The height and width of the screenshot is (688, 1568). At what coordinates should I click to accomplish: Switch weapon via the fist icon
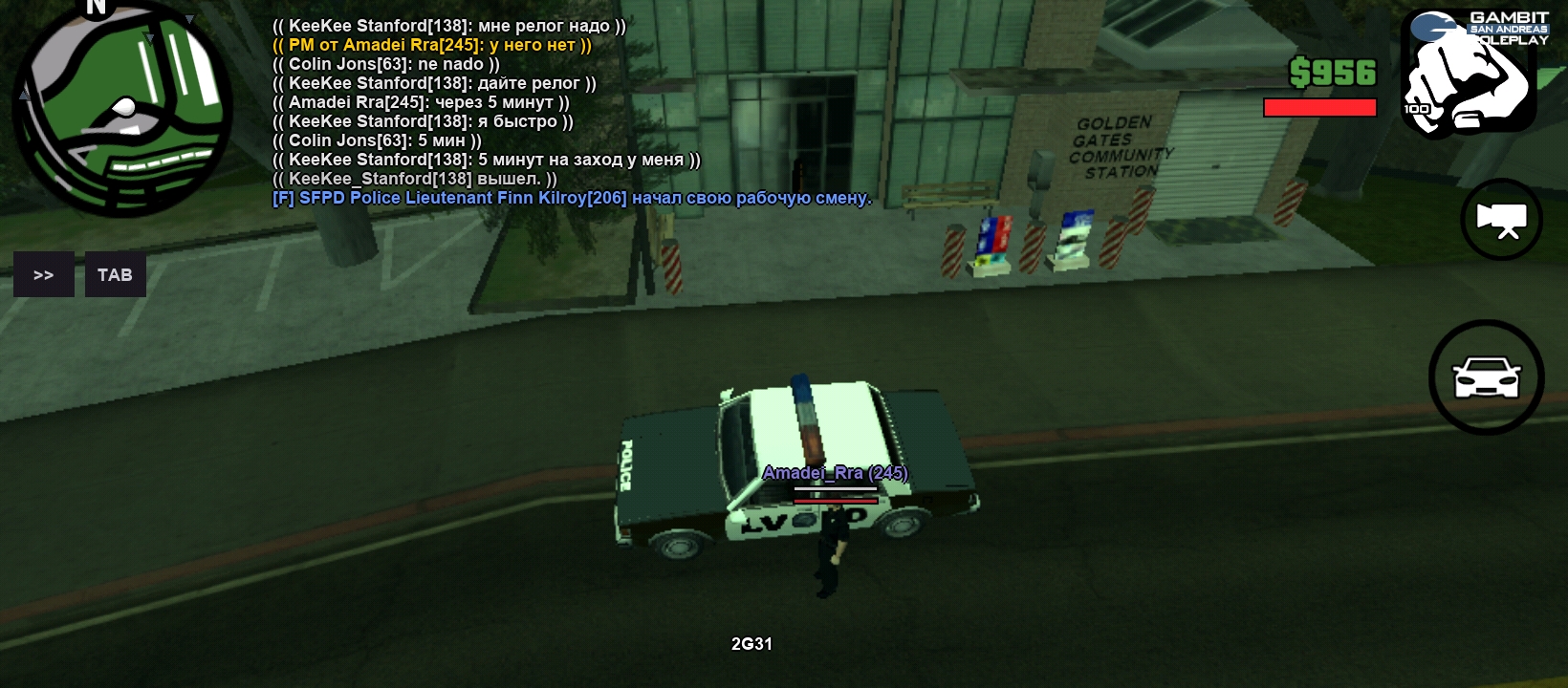coord(1468,79)
